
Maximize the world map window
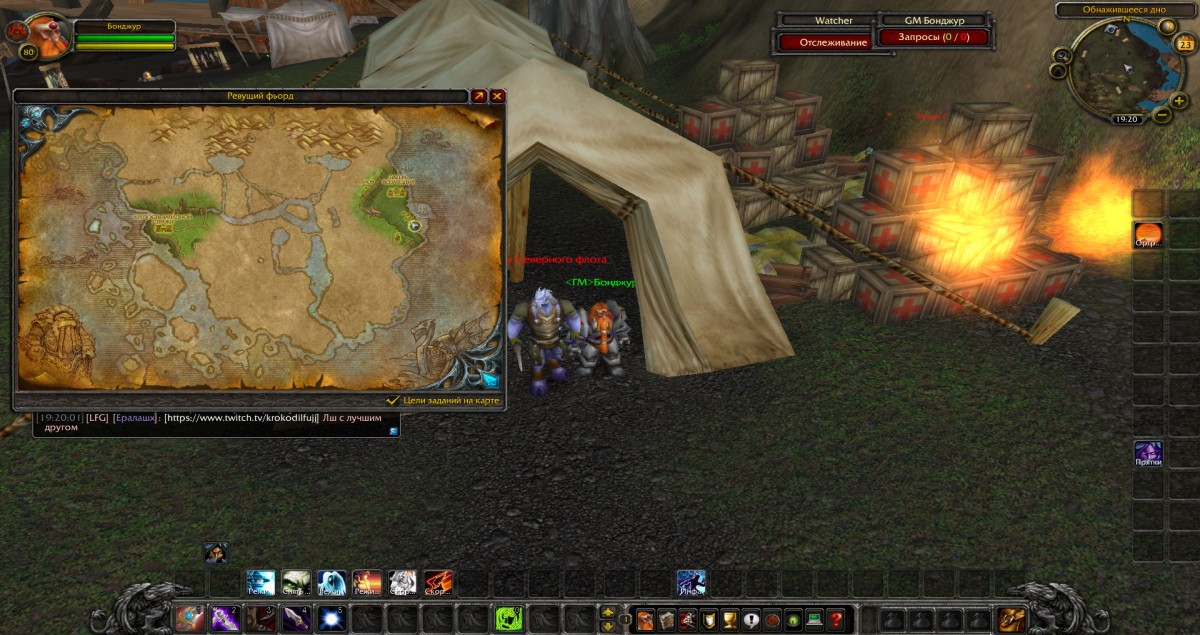point(479,96)
